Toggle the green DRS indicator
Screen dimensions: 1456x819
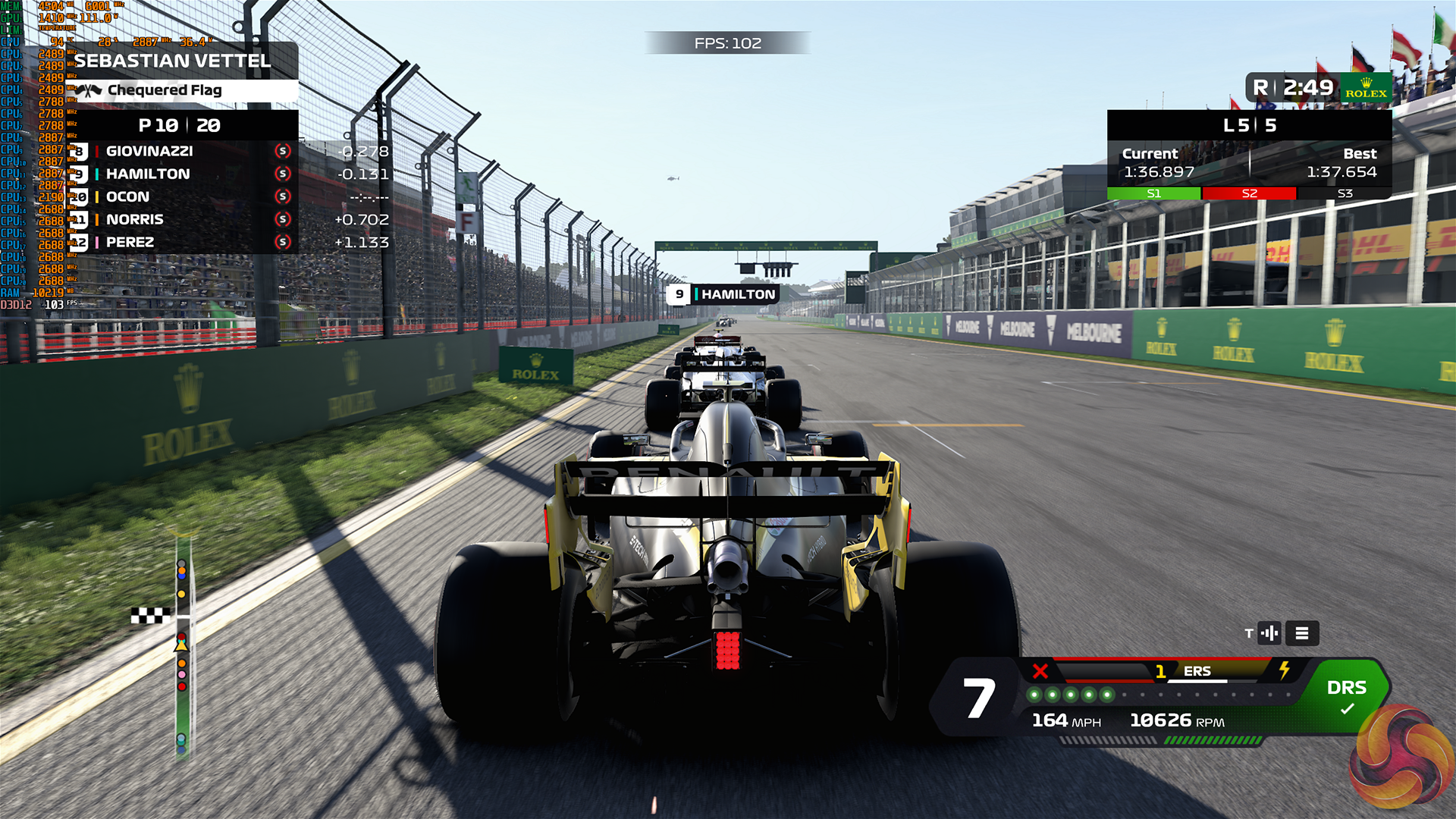[x=1346, y=696]
